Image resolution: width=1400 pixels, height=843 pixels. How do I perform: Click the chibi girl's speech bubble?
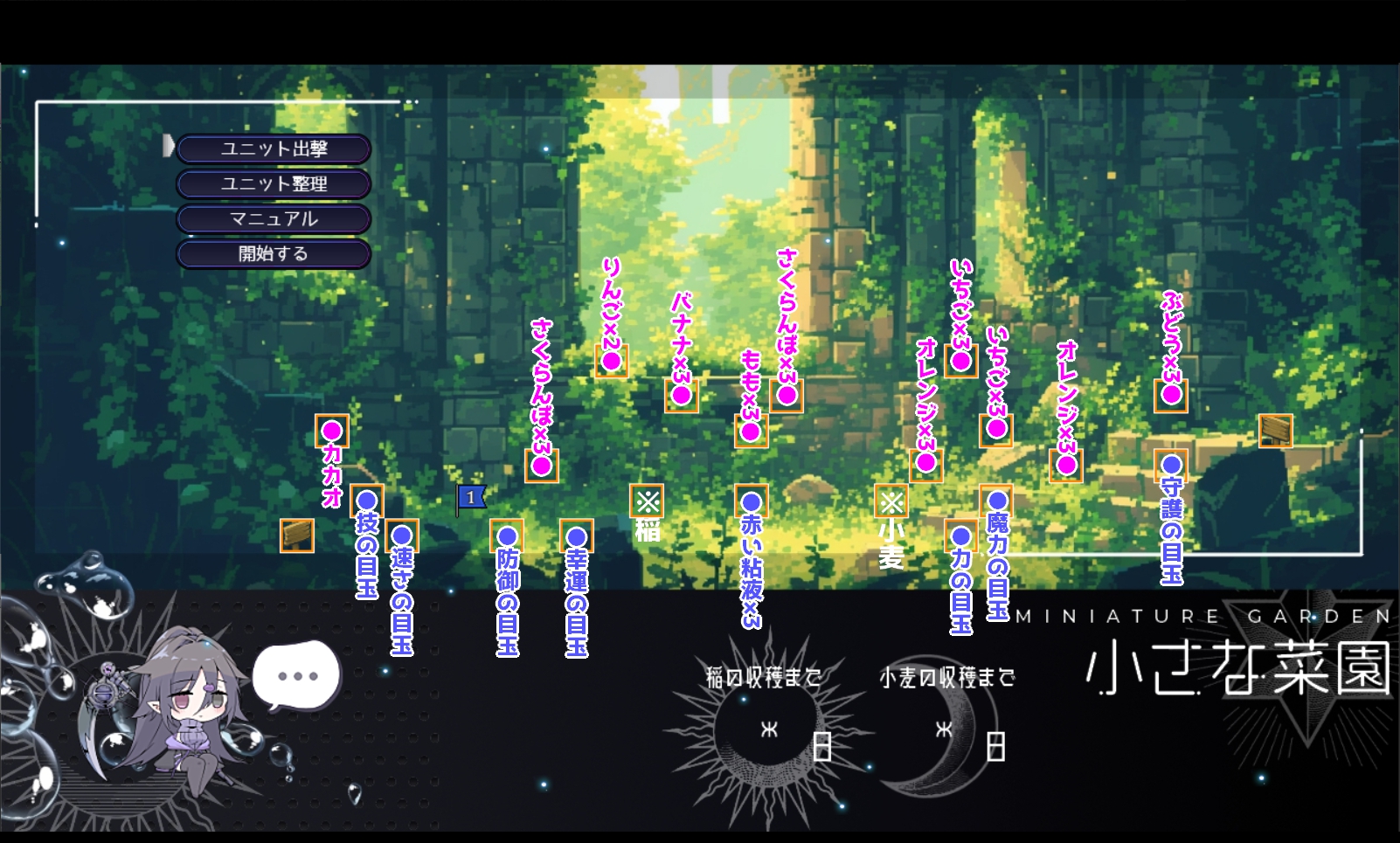297,675
